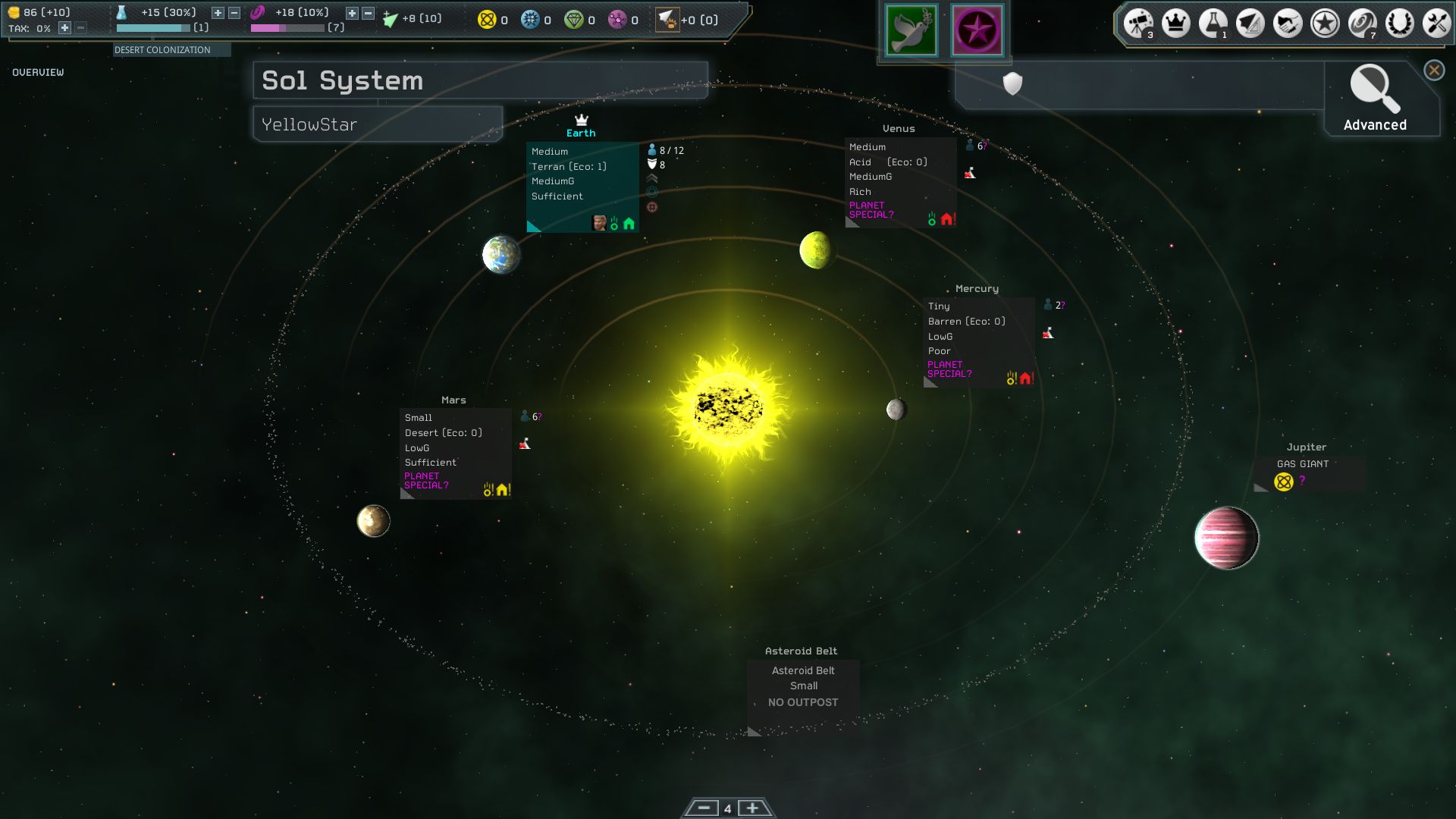Image resolution: width=1456 pixels, height=819 pixels.
Task: Decrease the research flask allocation
Action: tap(234, 13)
